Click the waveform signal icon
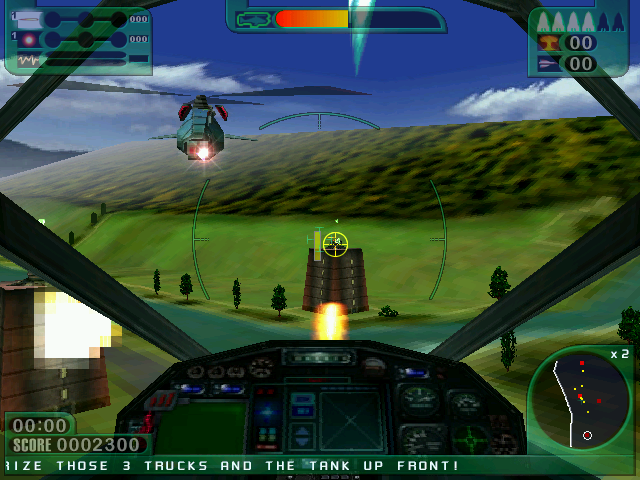This screenshot has width=640, height=480. pos(28,60)
